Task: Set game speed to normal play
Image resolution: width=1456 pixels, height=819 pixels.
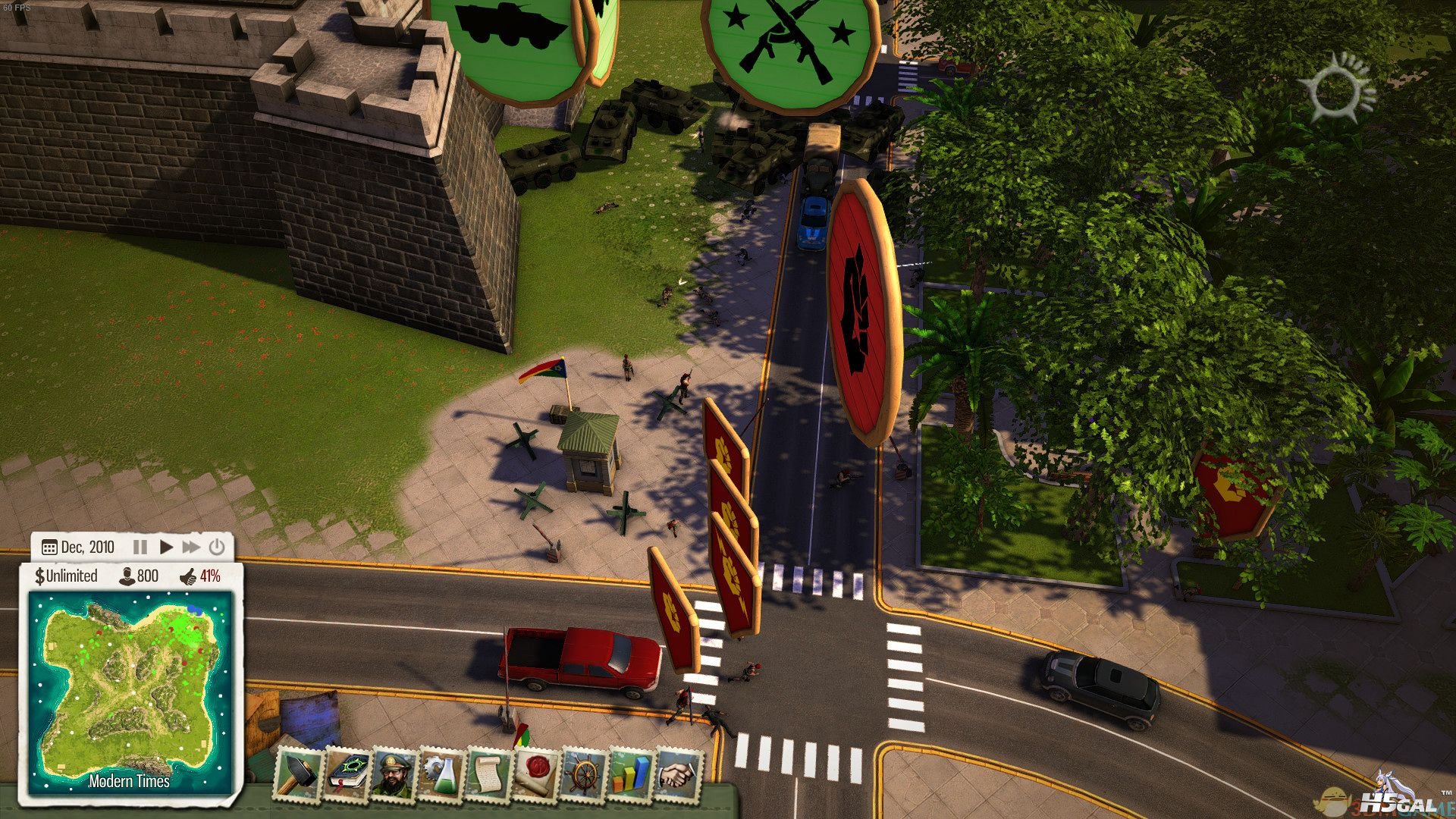Action: (166, 547)
